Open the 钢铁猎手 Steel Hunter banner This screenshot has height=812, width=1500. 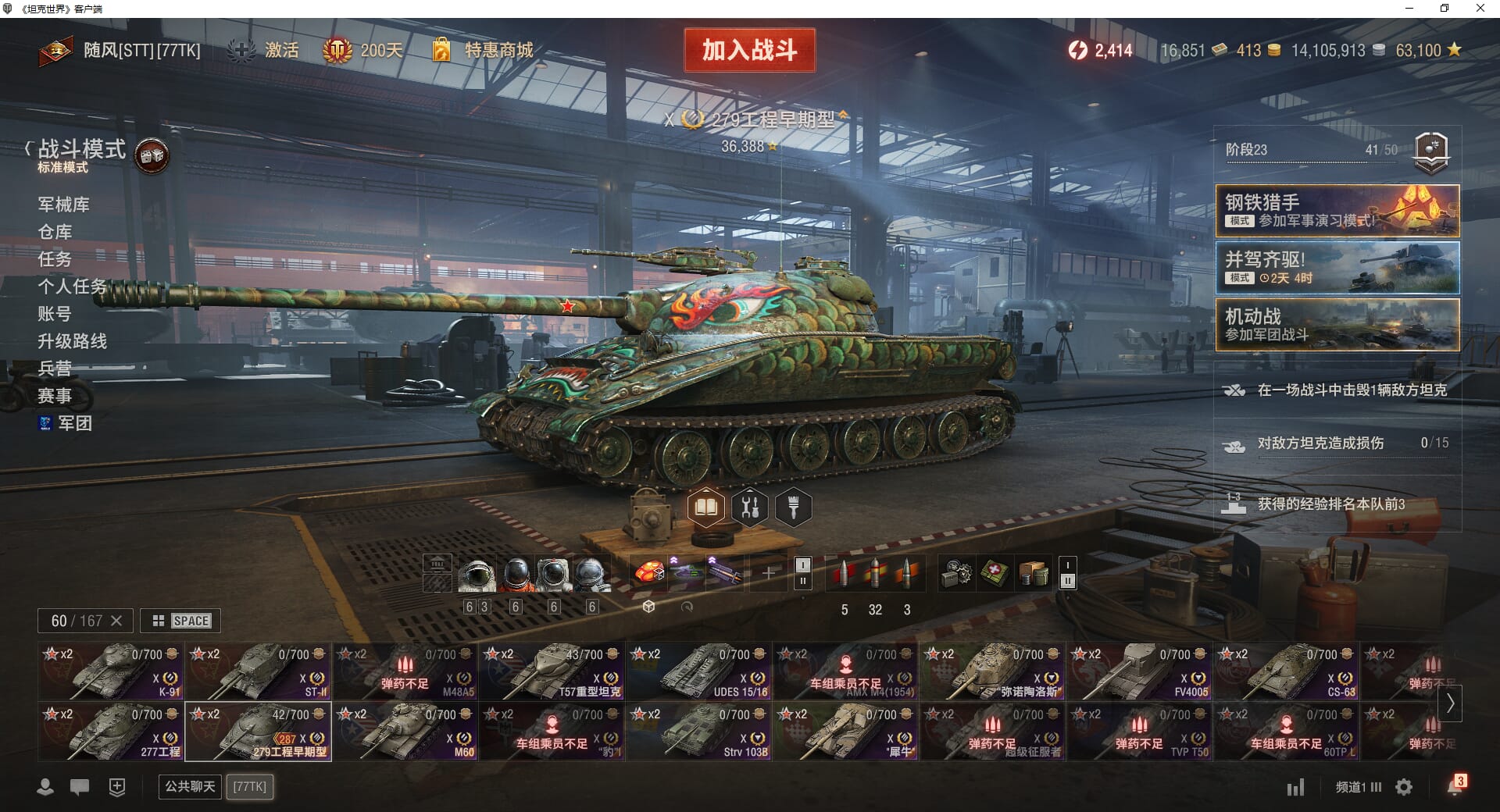[1337, 211]
